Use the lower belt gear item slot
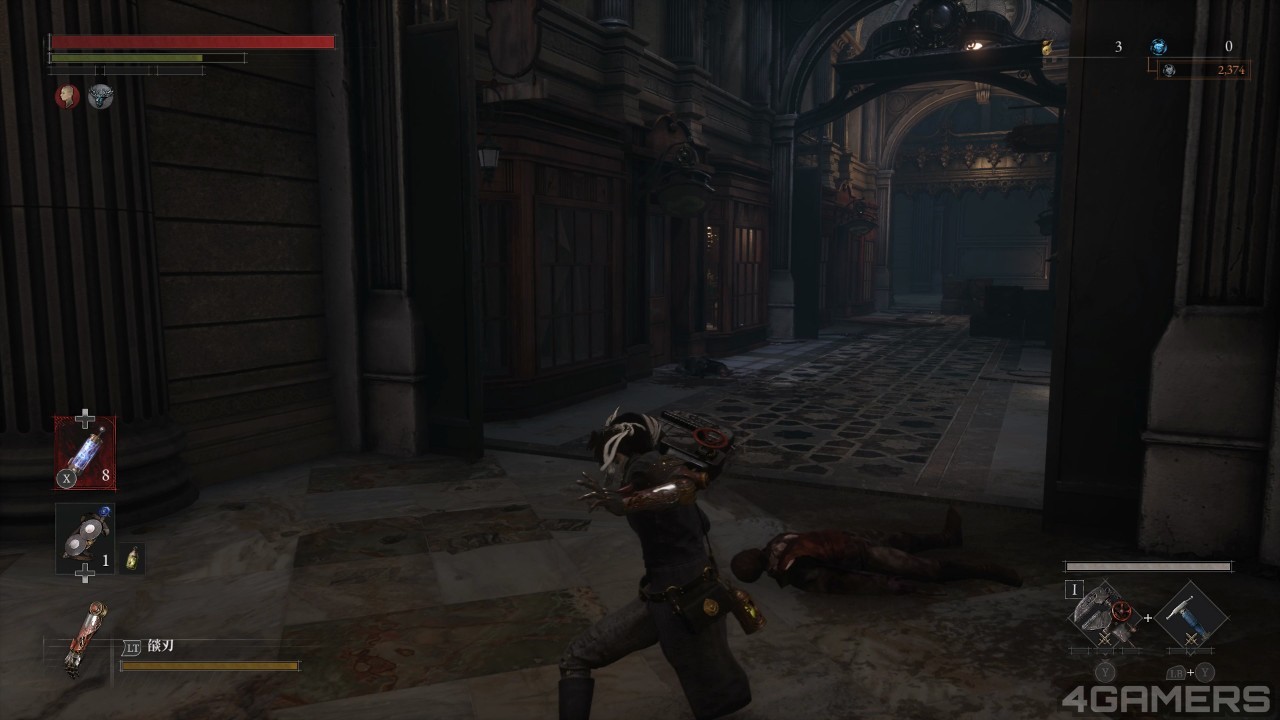 pyautogui.click(x=85, y=539)
